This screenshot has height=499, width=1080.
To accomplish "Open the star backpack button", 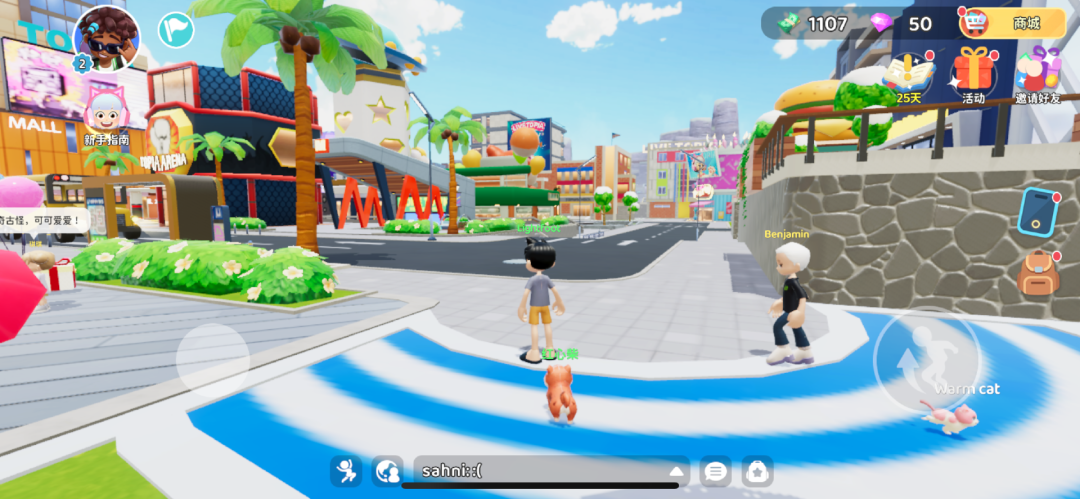I will (x=757, y=471).
